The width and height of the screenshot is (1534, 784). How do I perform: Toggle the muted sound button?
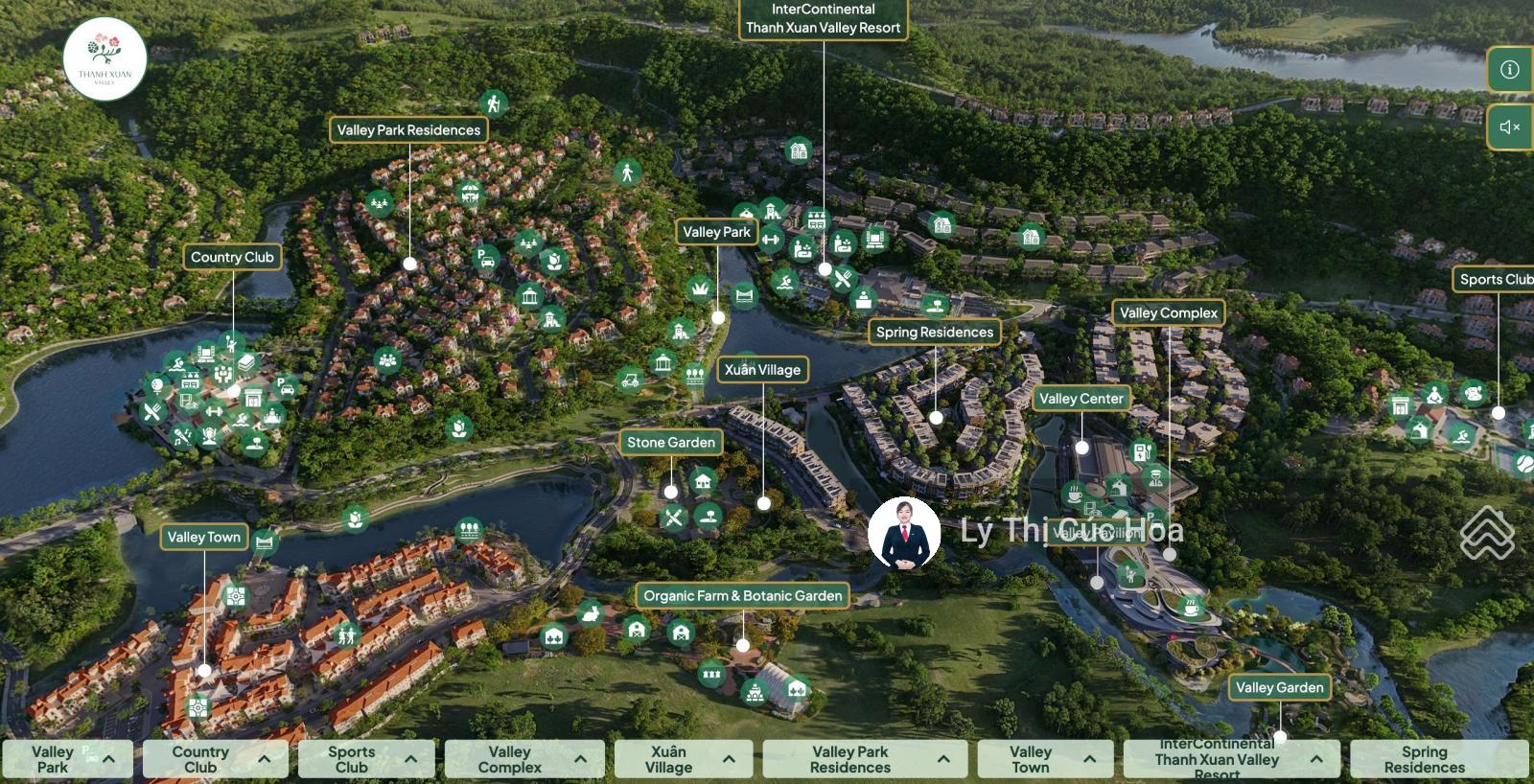[1510, 127]
